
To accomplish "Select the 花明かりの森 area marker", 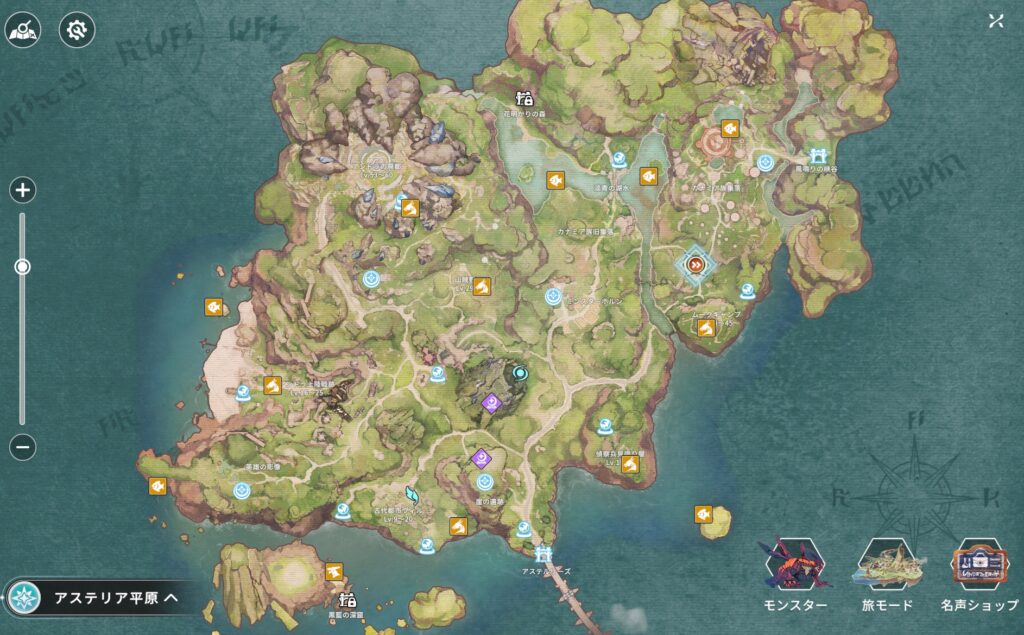I will (523, 98).
